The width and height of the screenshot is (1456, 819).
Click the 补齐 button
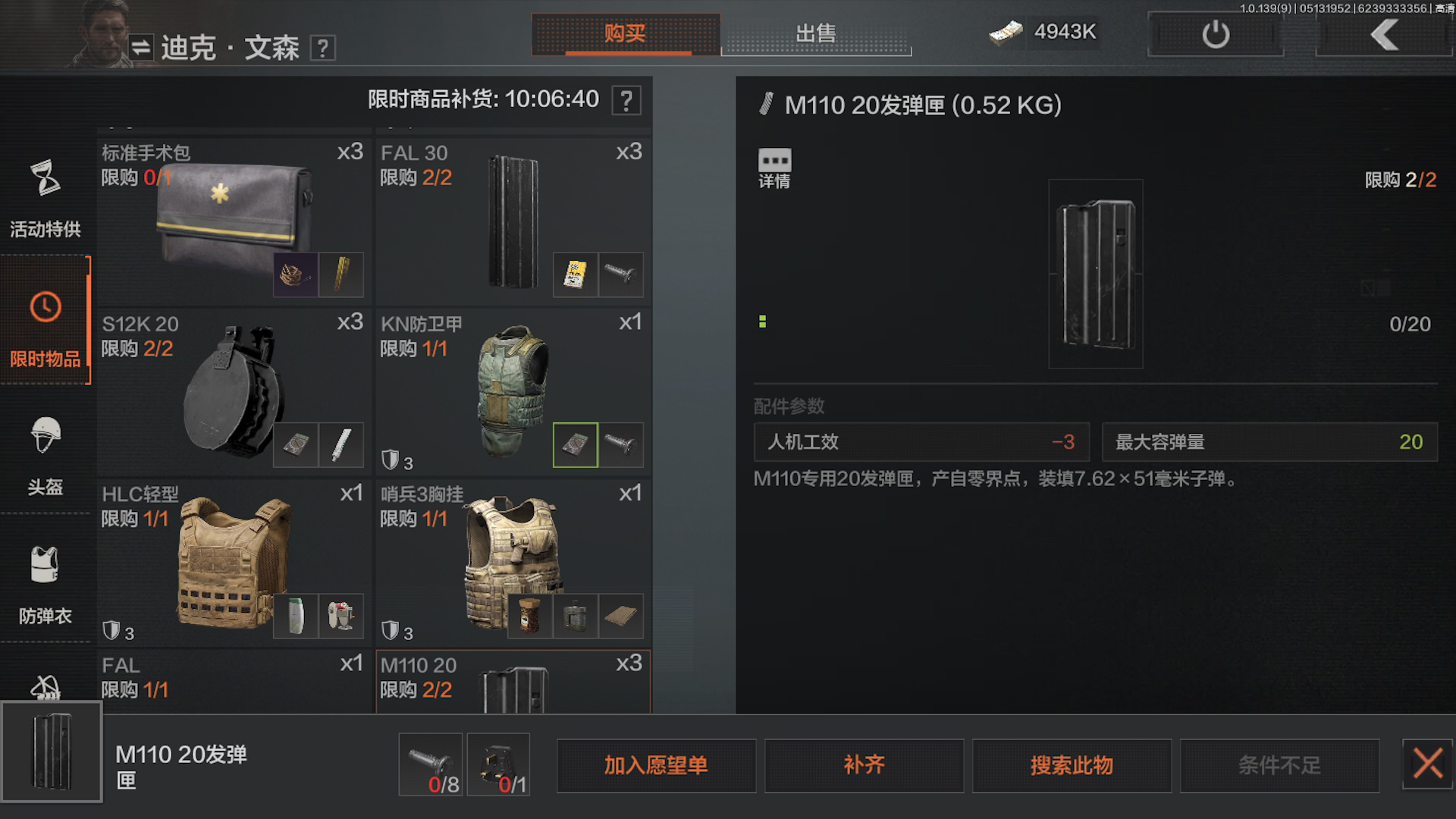click(x=864, y=765)
